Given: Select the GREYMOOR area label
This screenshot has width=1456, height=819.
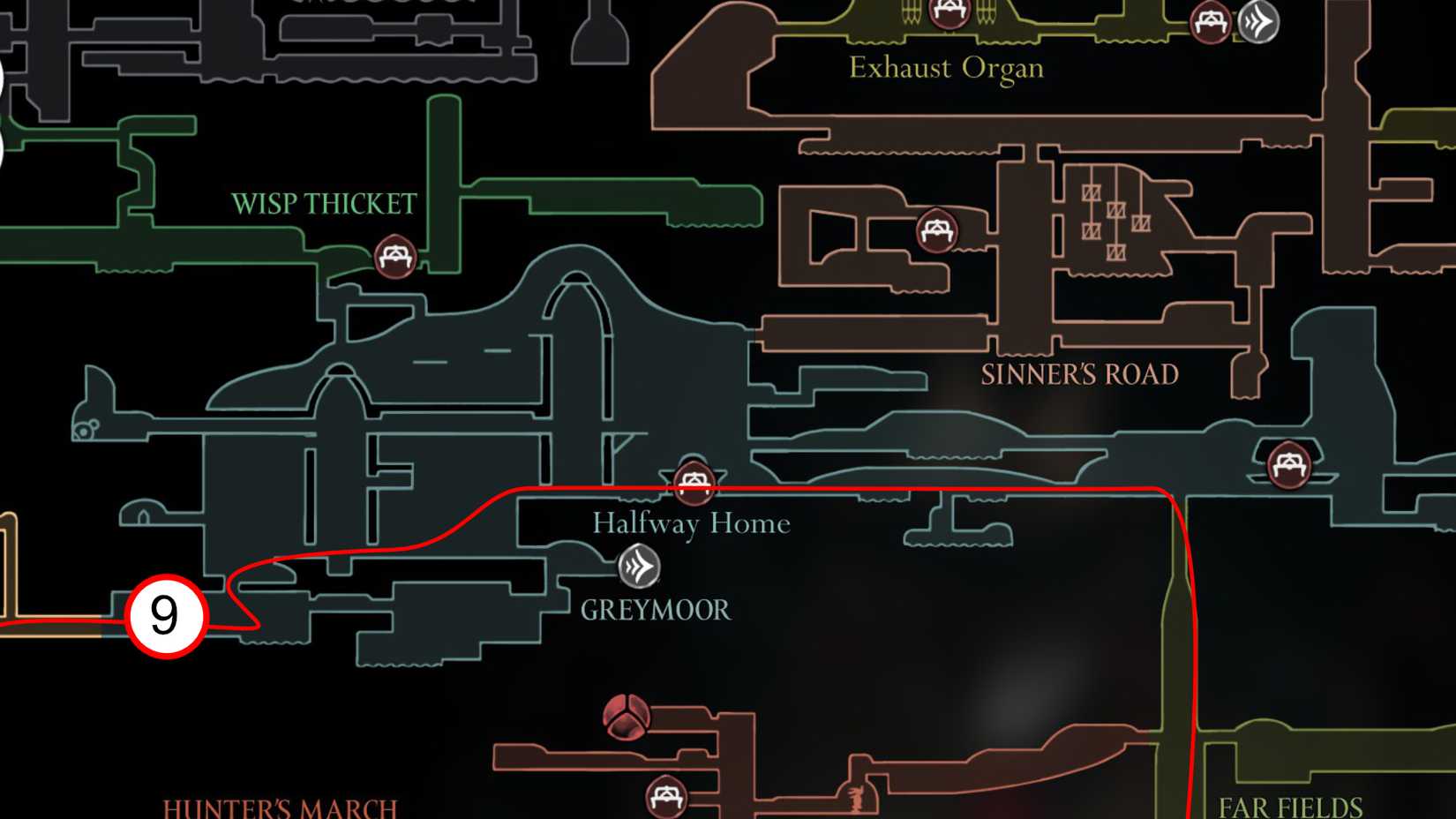Looking at the screenshot, I should point(655,610).
